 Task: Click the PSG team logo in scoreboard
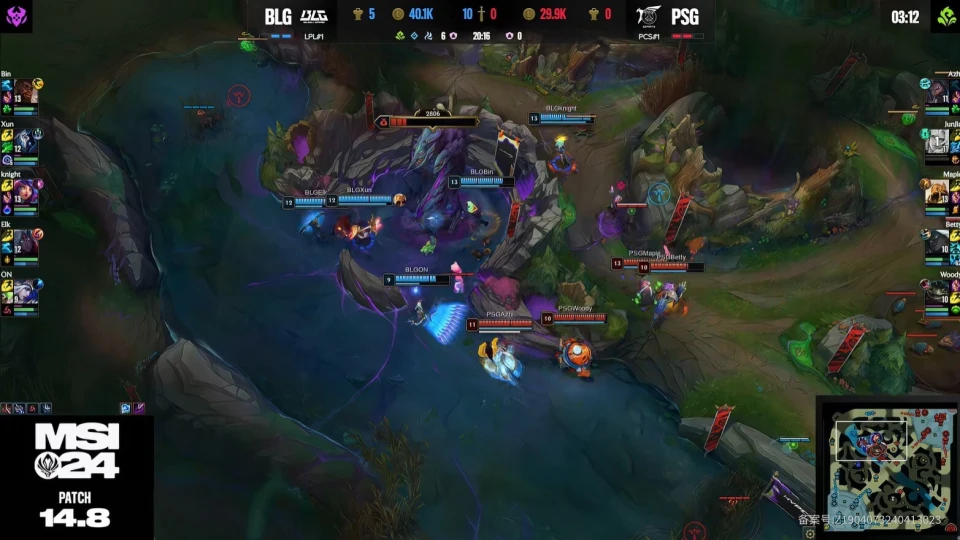click(650, 16)
